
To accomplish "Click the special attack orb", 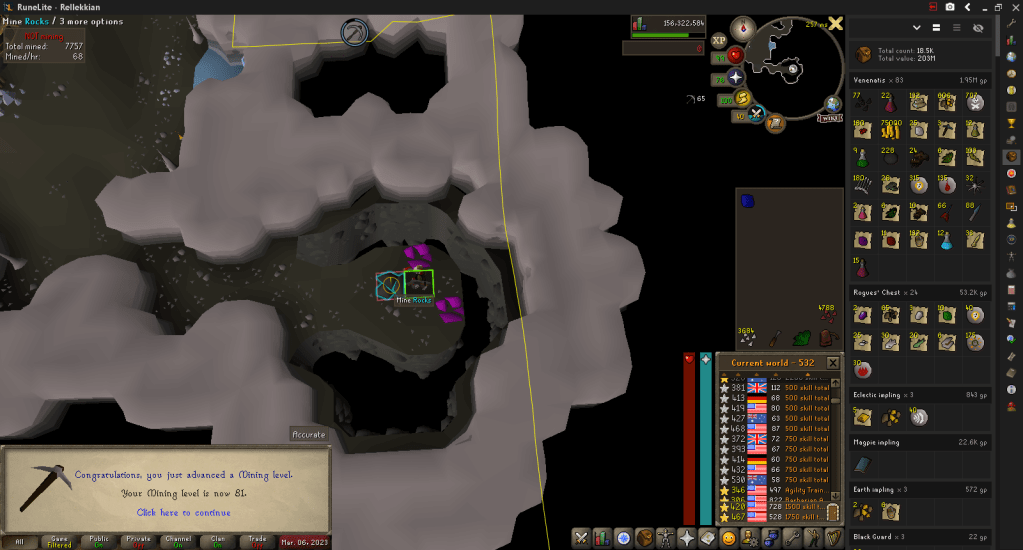I will click(758, 114).
